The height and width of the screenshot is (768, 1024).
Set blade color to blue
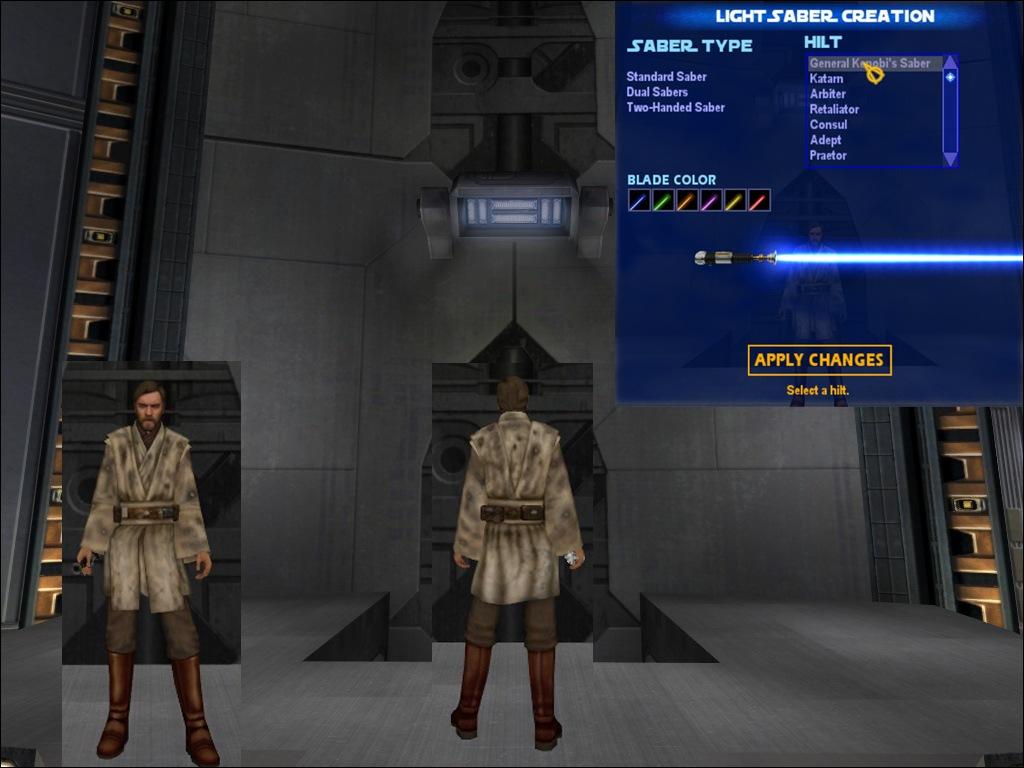click(639, 201)
